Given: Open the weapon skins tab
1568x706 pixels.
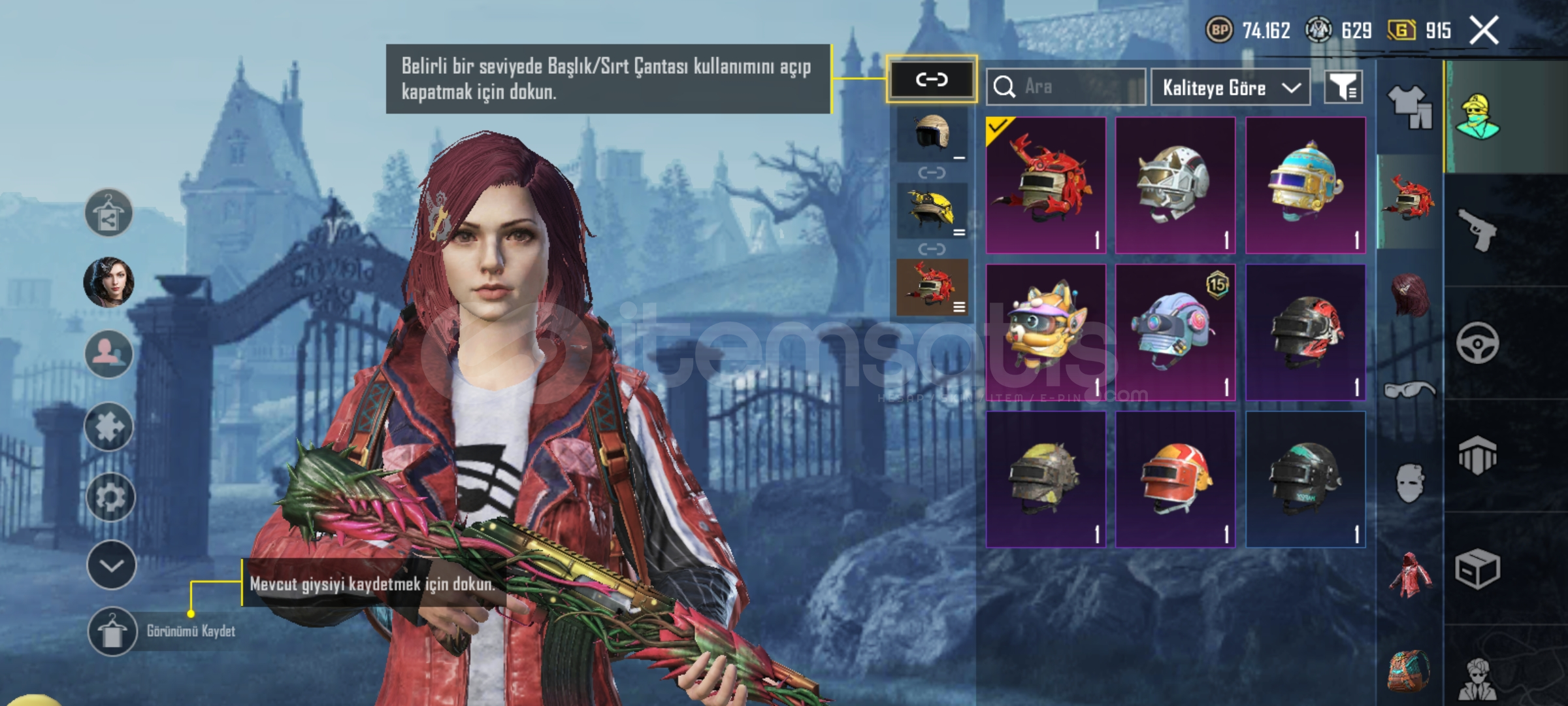Looking at the screenshot, I should coord(1478,230).
